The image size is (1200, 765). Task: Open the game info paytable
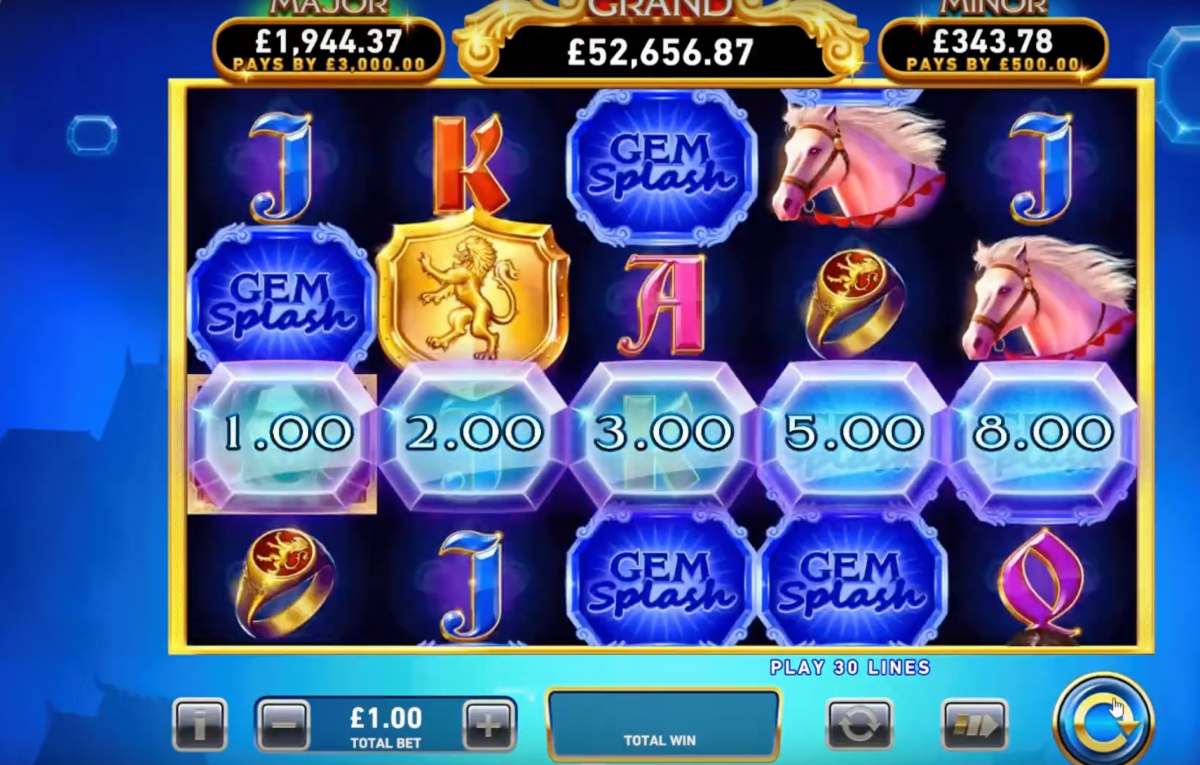pyautogui.click(x=199, y=724)
